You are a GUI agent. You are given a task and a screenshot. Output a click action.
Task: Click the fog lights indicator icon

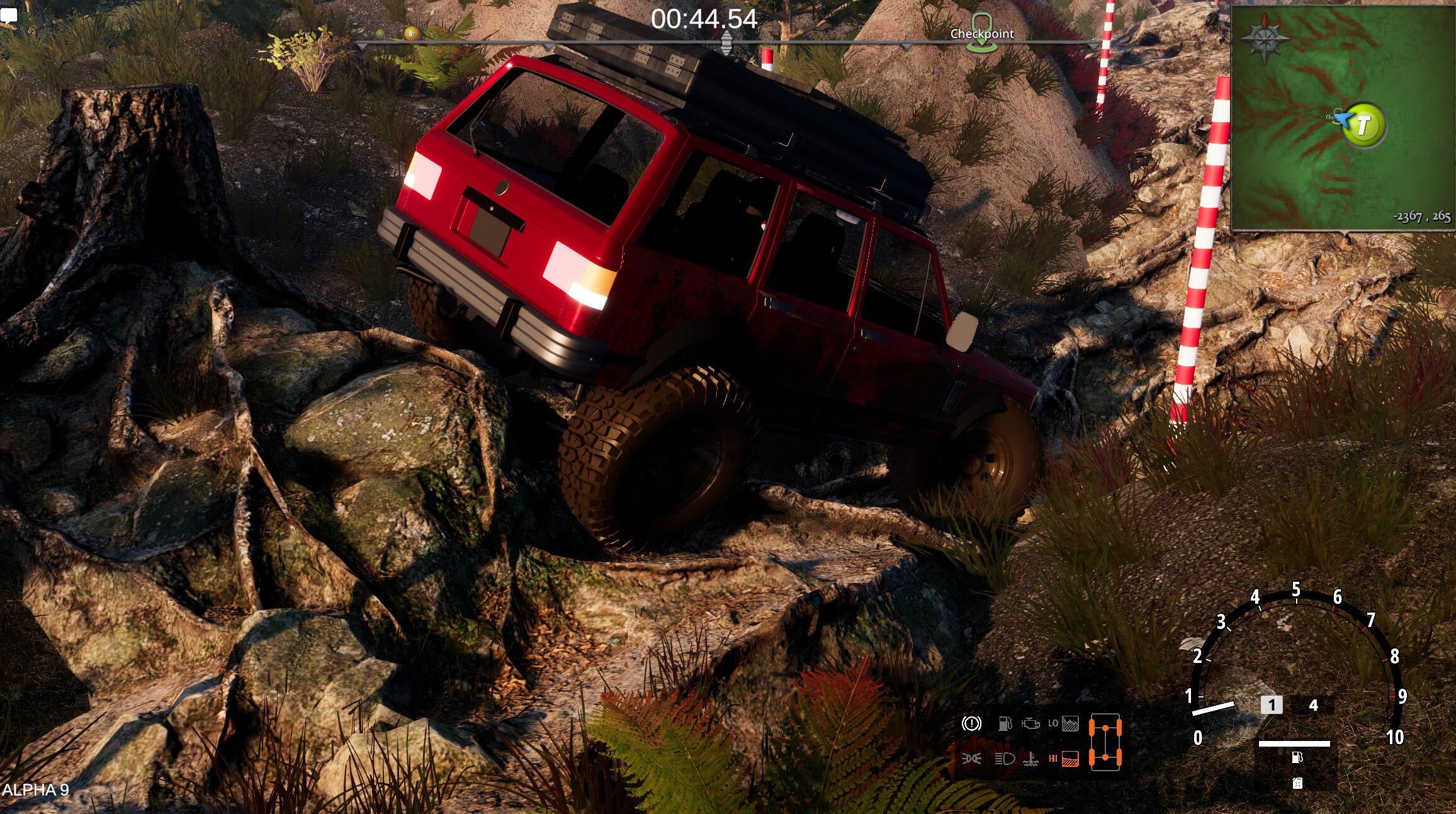[971, 760]
